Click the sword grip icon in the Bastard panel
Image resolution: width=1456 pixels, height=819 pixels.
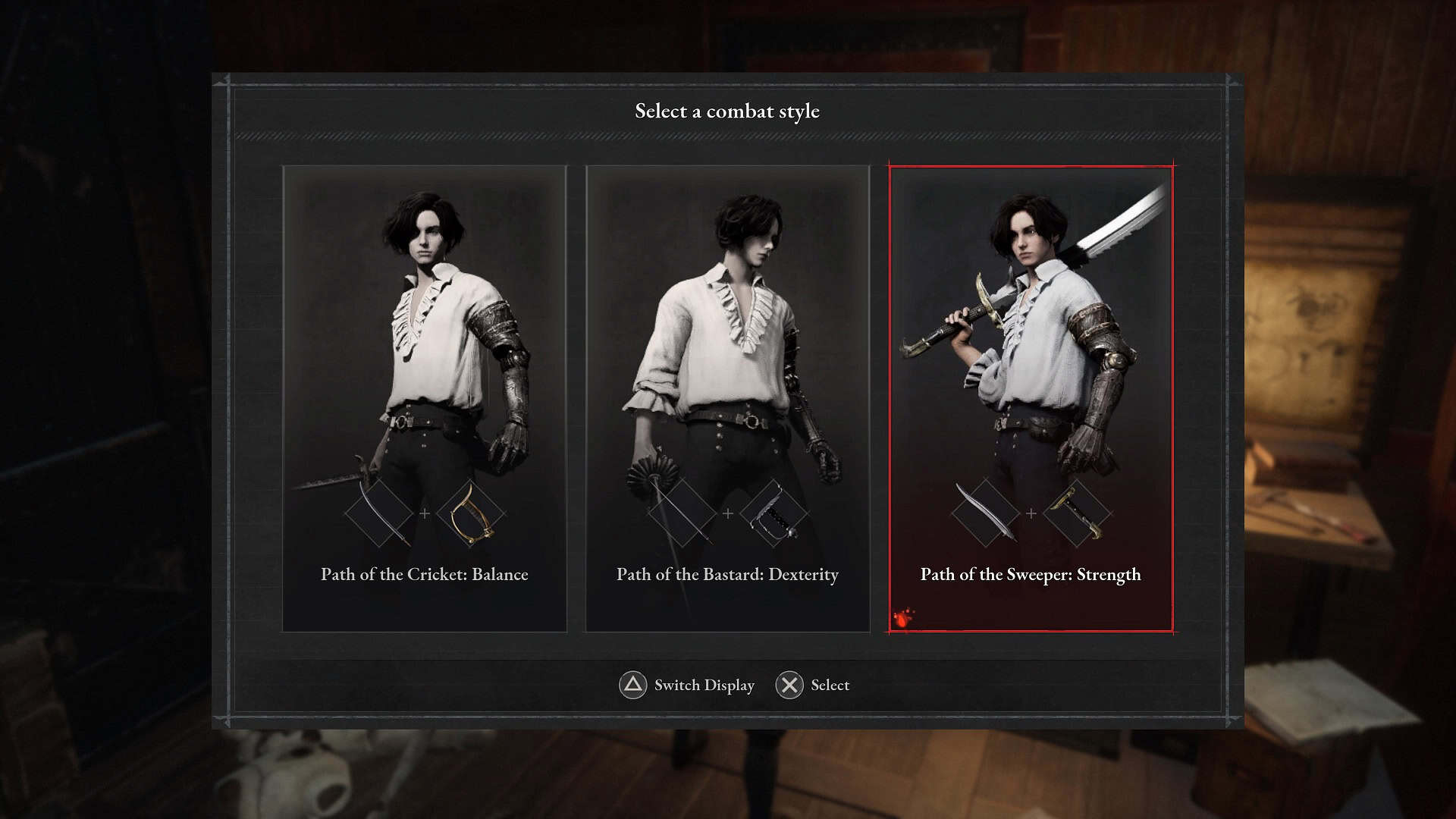click(775, 514)
